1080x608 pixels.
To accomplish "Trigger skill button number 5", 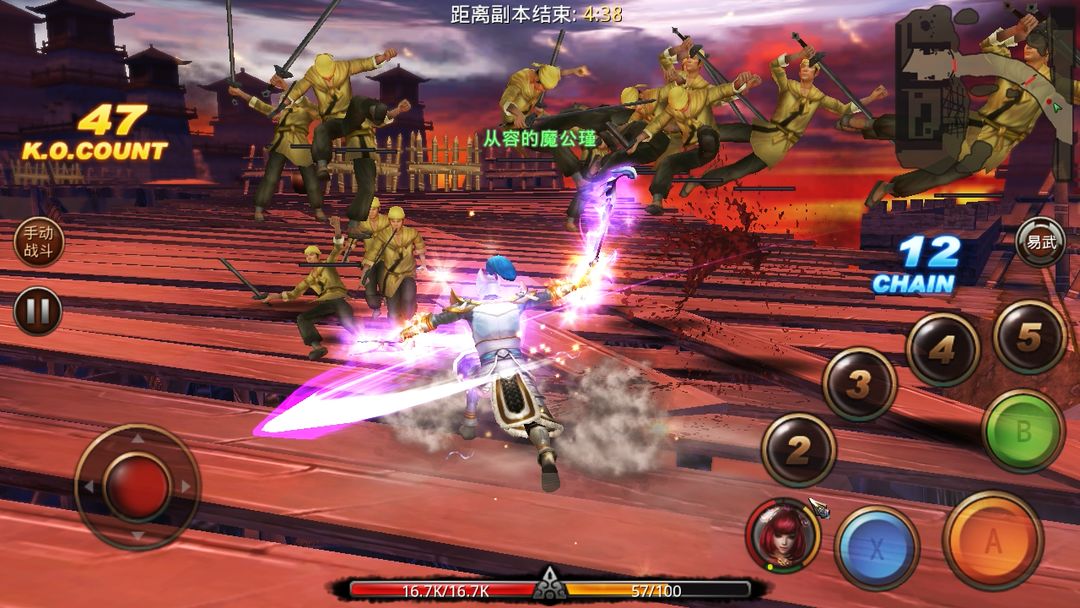I will [x=1029, y=336].
